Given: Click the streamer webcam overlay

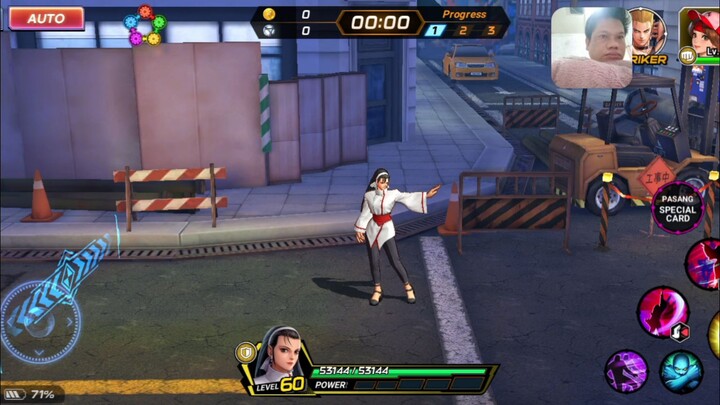Looking at the screenshot, I should point(591,48).
